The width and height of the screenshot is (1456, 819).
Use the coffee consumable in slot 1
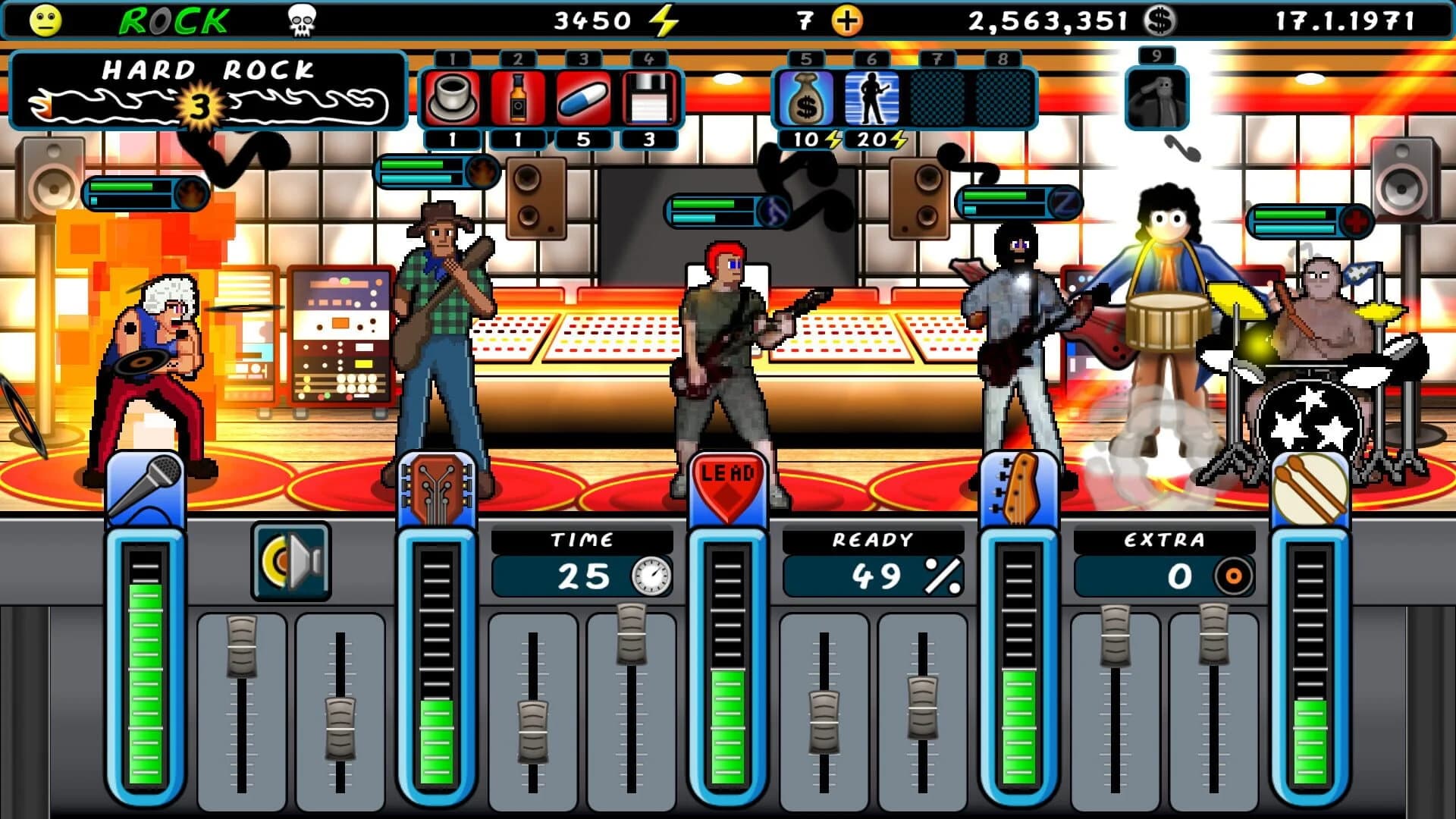451,97
